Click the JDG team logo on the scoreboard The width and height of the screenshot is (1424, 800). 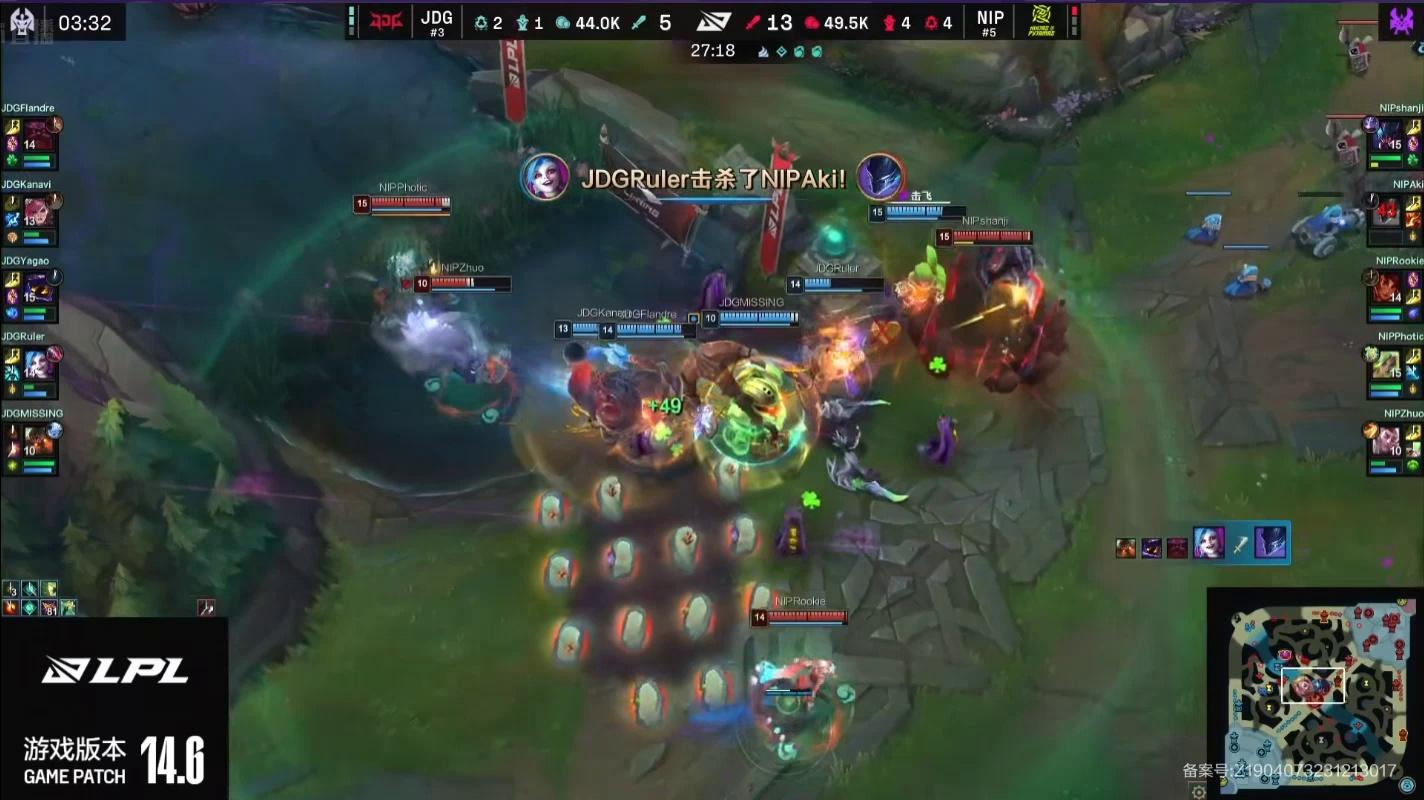click(386, 21)
